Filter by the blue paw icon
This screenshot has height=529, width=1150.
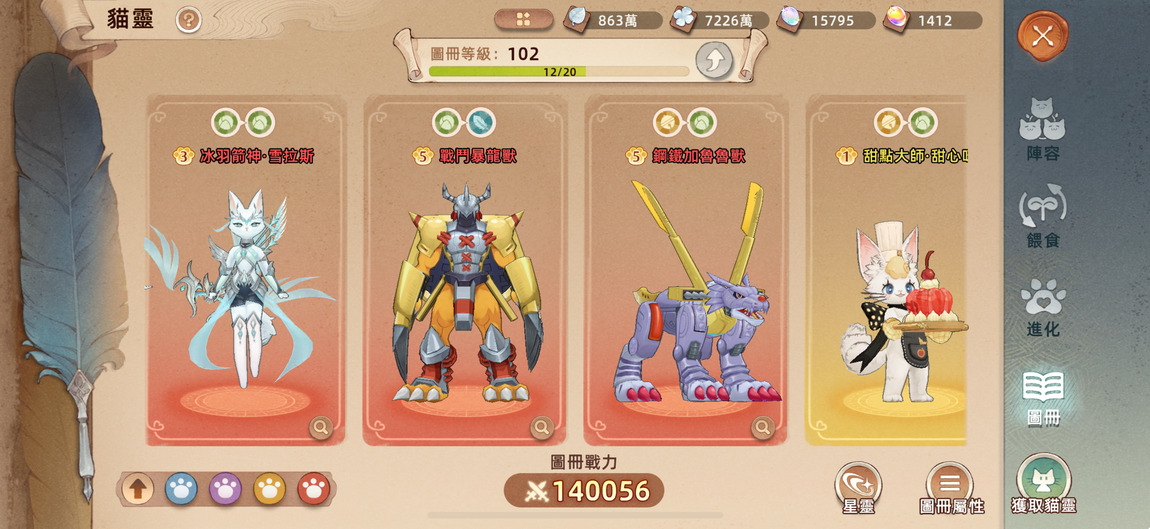pos(181,489)
